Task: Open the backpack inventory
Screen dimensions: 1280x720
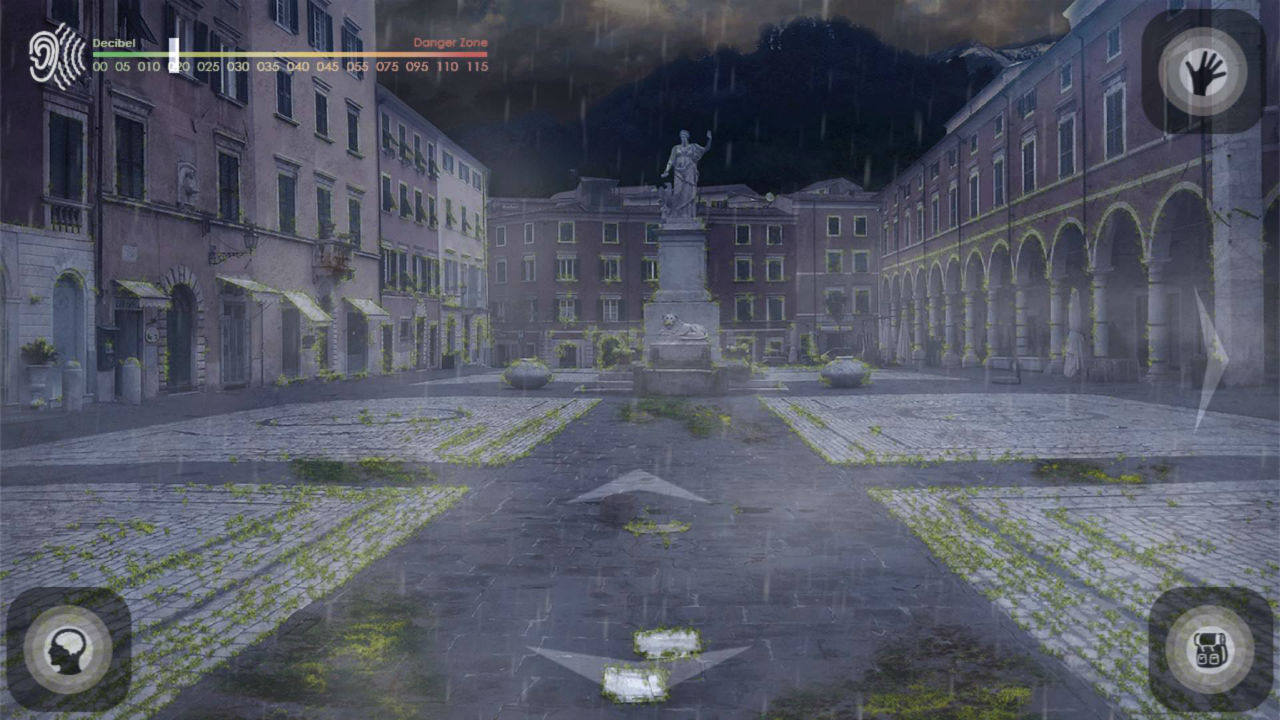Action: [1210, 649]
